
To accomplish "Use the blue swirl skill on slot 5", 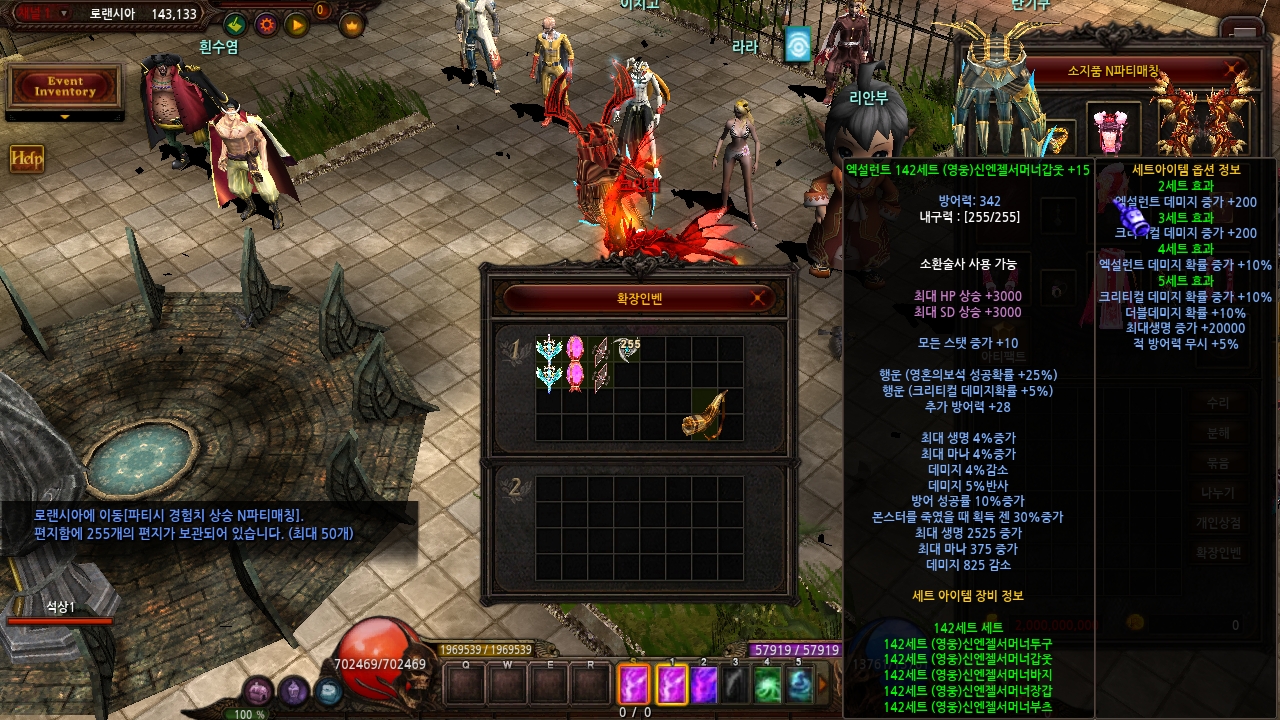I will coord(799,685).
